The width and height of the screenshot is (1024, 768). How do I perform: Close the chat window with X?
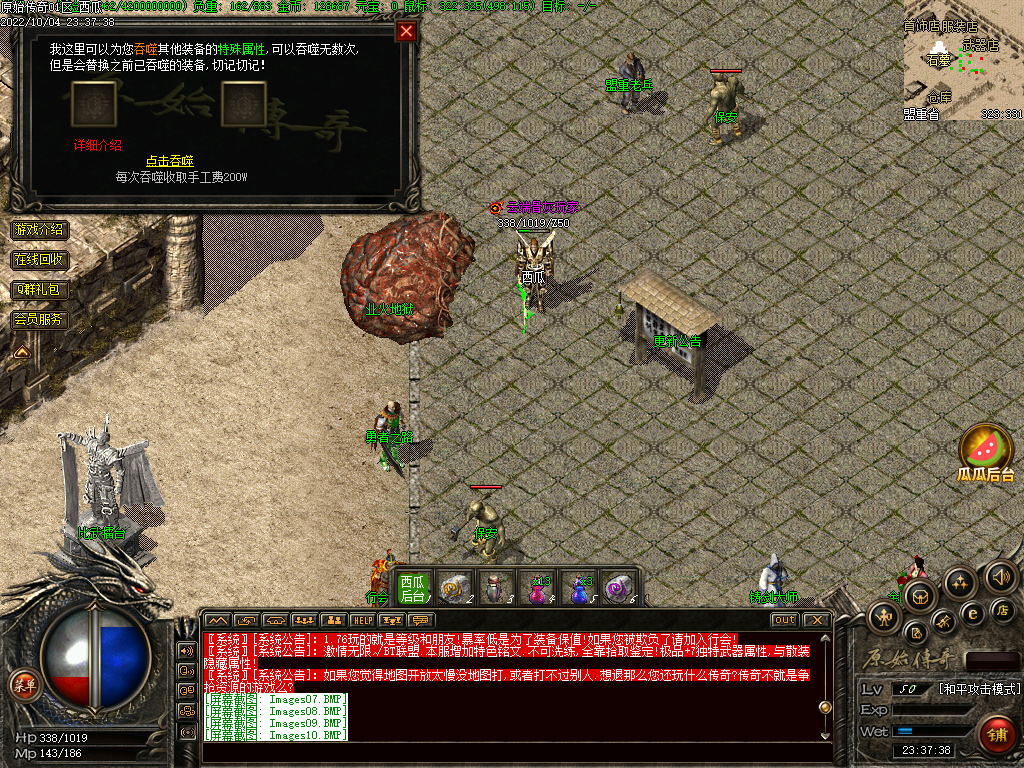coord(818,620)
